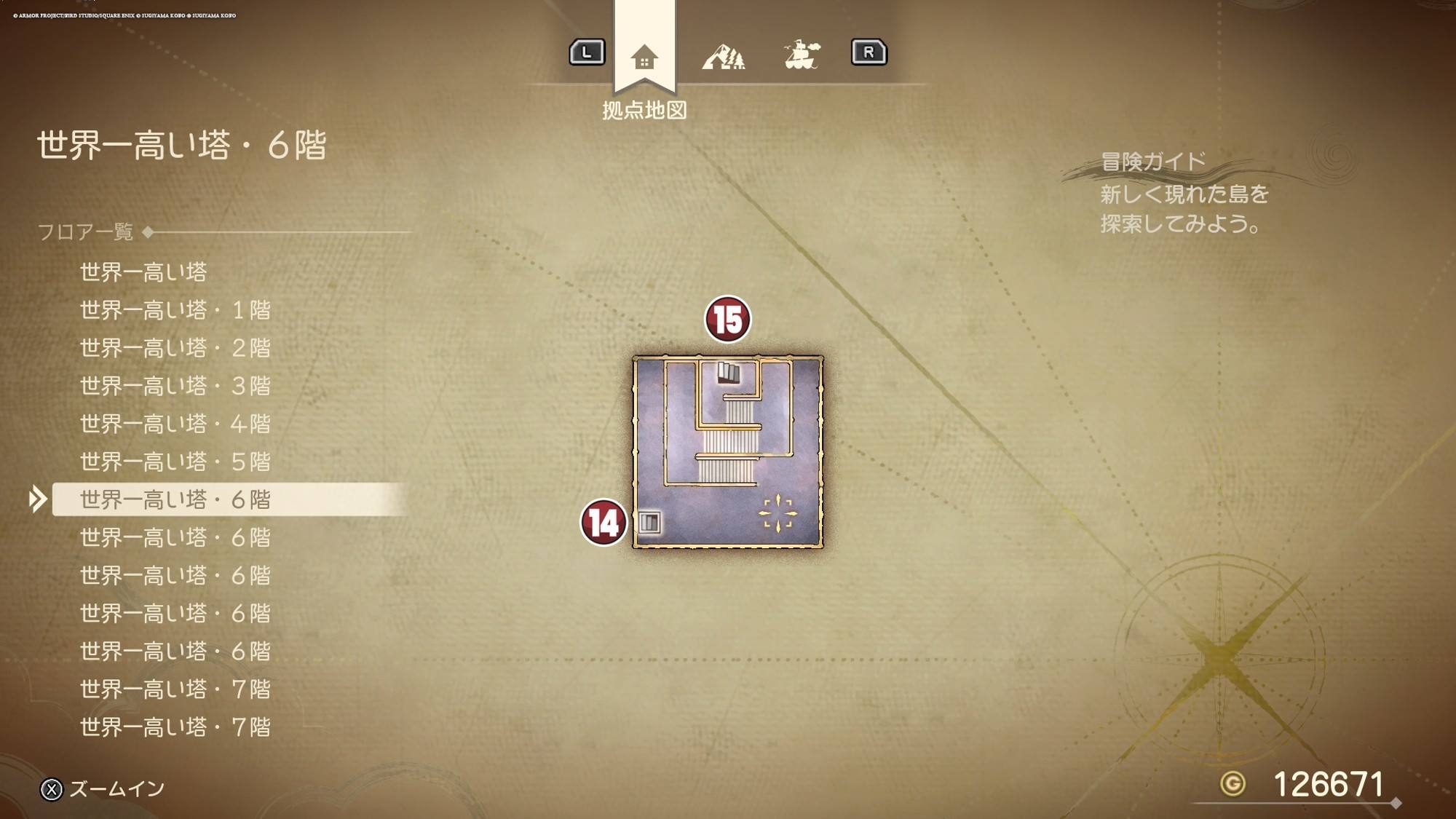
Task: Switch to the sailing ship map tab
Action: coord(802,55)
